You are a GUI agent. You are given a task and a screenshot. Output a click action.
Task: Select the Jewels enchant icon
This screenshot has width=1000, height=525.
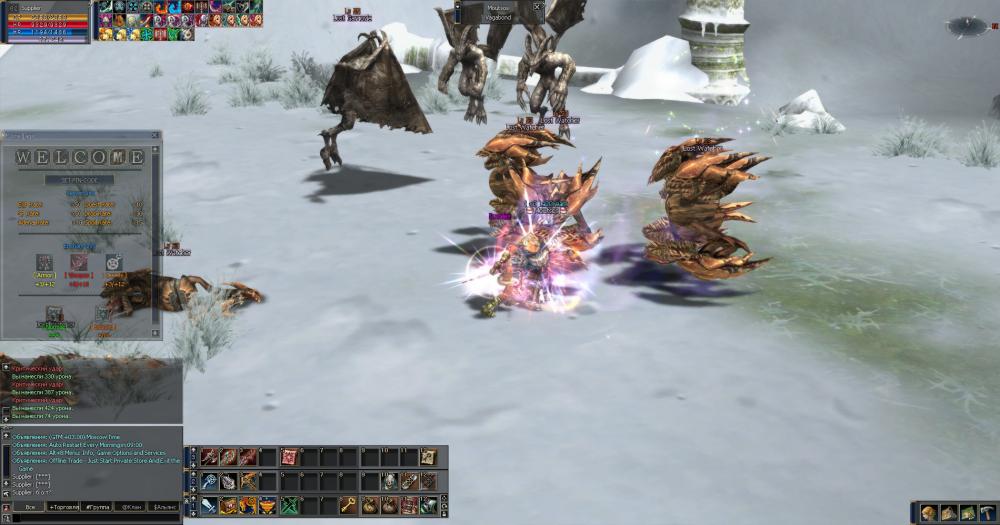click(113, 262)
